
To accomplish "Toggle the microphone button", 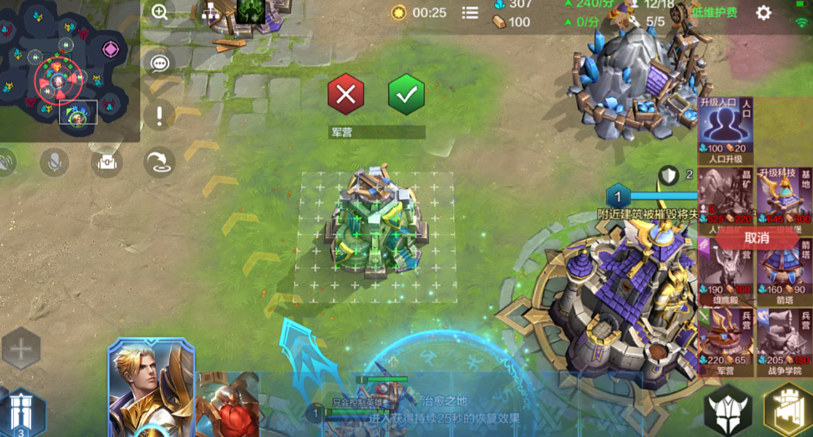I will click(x=54, y=161).
